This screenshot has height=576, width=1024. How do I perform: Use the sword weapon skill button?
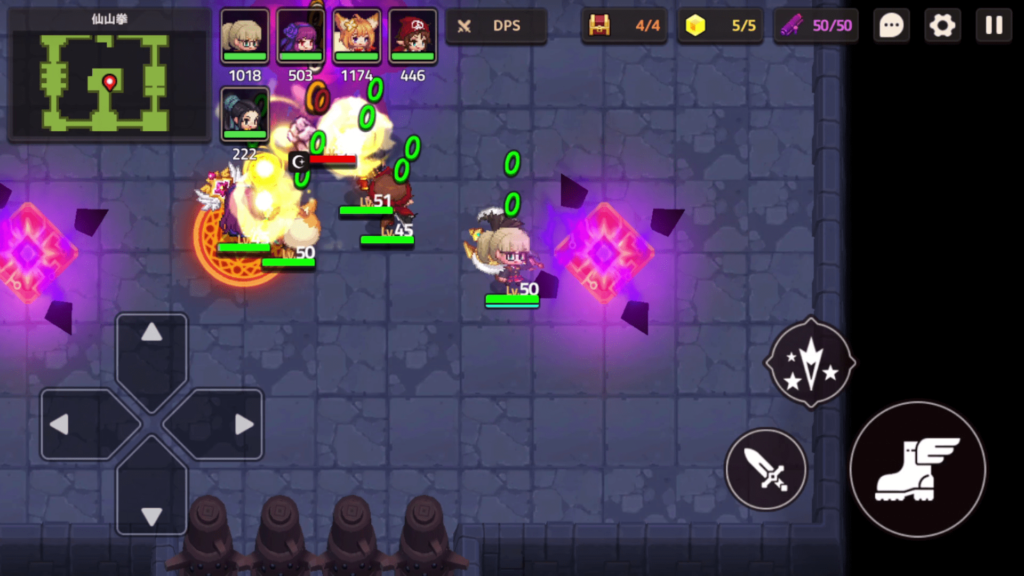coord(766,469)
